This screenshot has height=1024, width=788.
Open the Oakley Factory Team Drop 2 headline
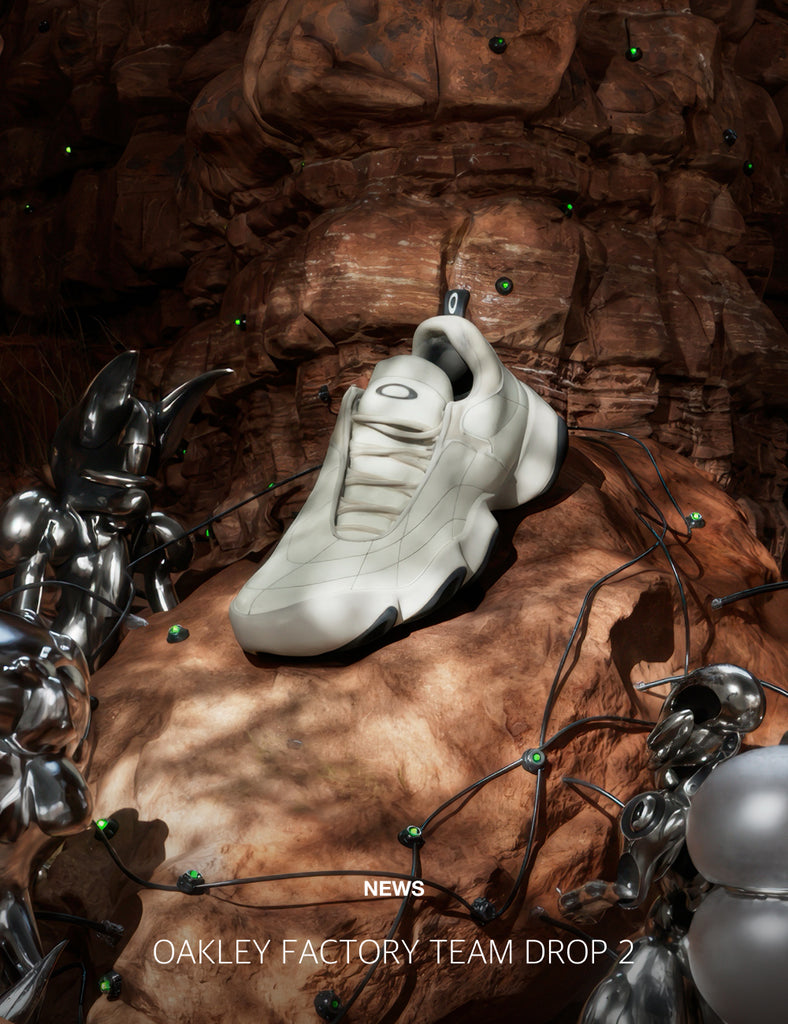[393, 952]
